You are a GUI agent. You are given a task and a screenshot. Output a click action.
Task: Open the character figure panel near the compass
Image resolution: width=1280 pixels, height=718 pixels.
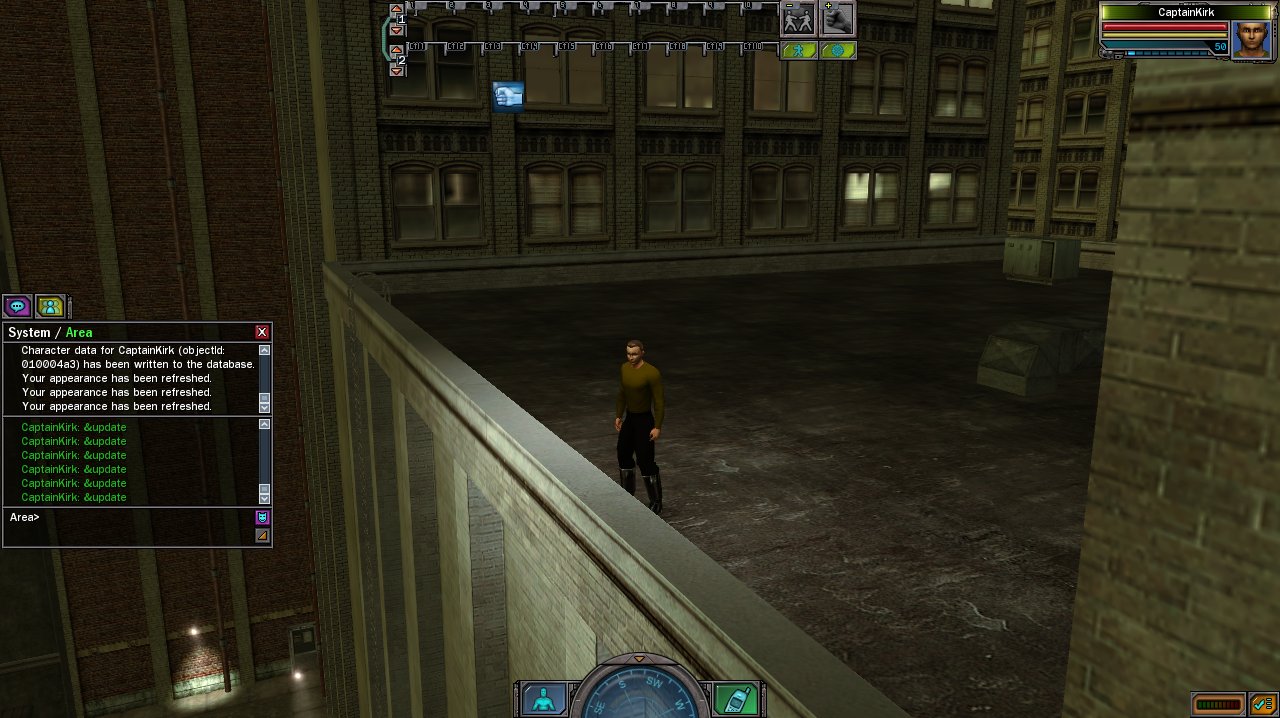543,699
